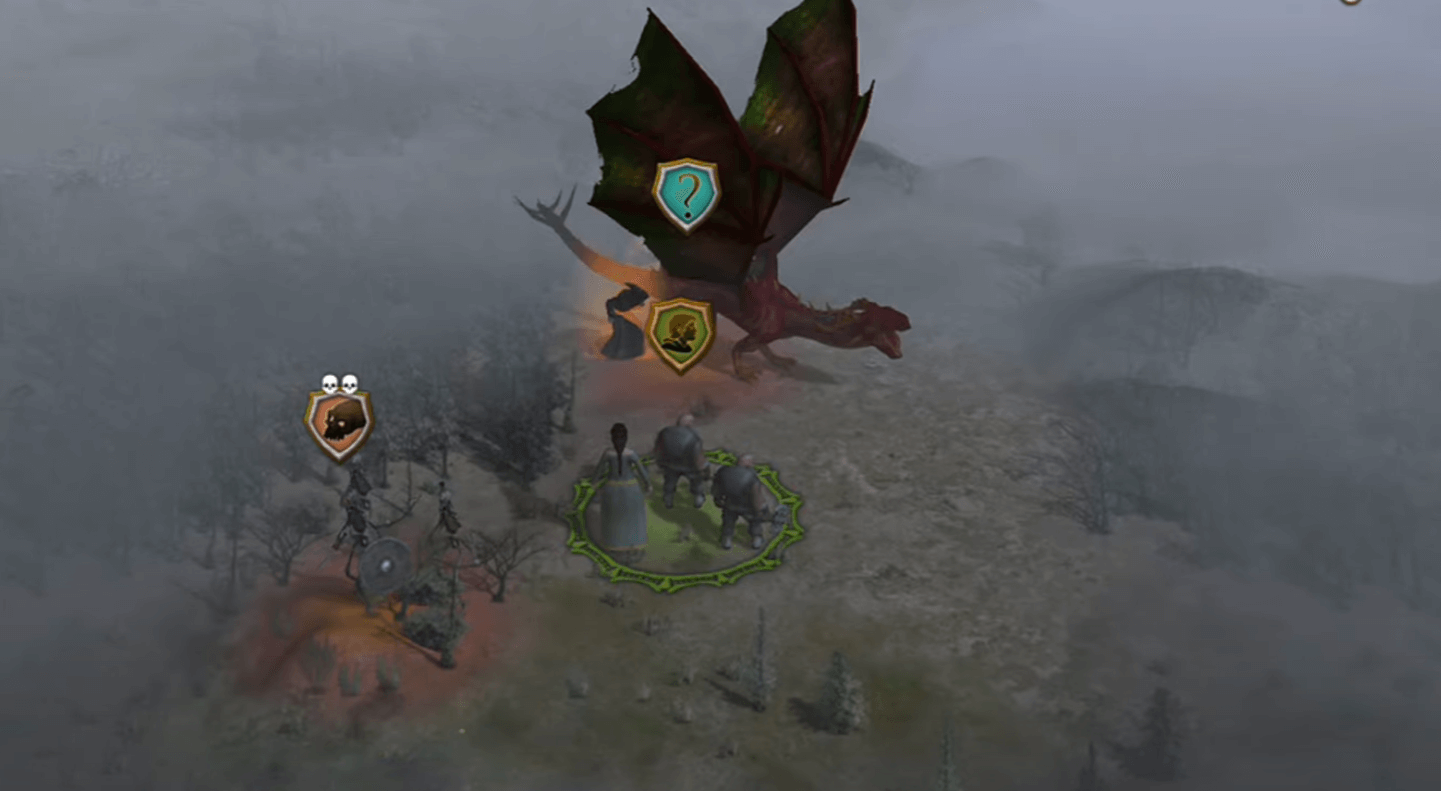Click the orange skull enemy shield marker
1441x791 pixels.
click(339, 424)
